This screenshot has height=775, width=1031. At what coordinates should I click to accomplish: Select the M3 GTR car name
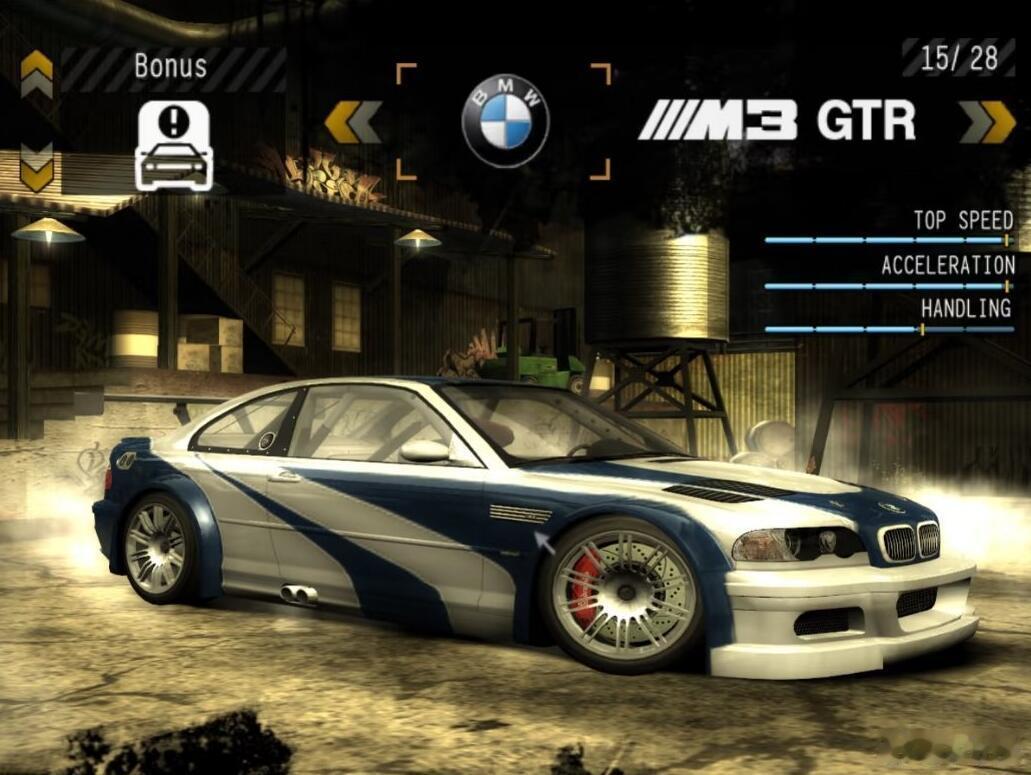point(777,122)
